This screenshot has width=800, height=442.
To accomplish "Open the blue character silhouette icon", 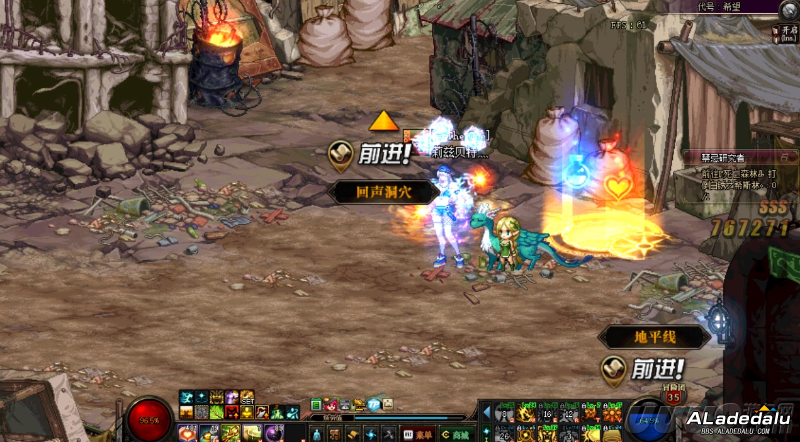I will click(316, 434).
